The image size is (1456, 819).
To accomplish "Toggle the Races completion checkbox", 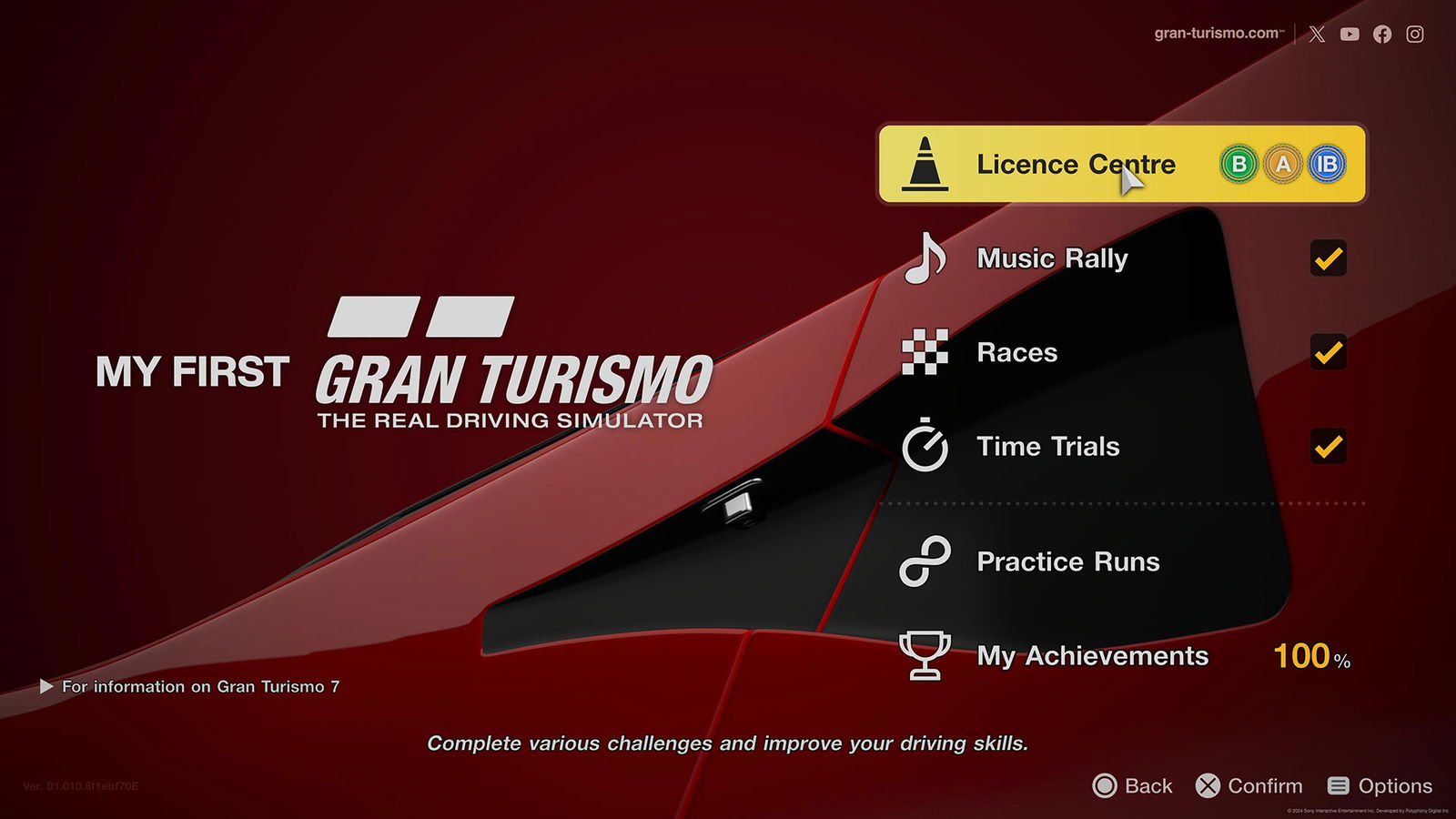I will [1329, 353].
